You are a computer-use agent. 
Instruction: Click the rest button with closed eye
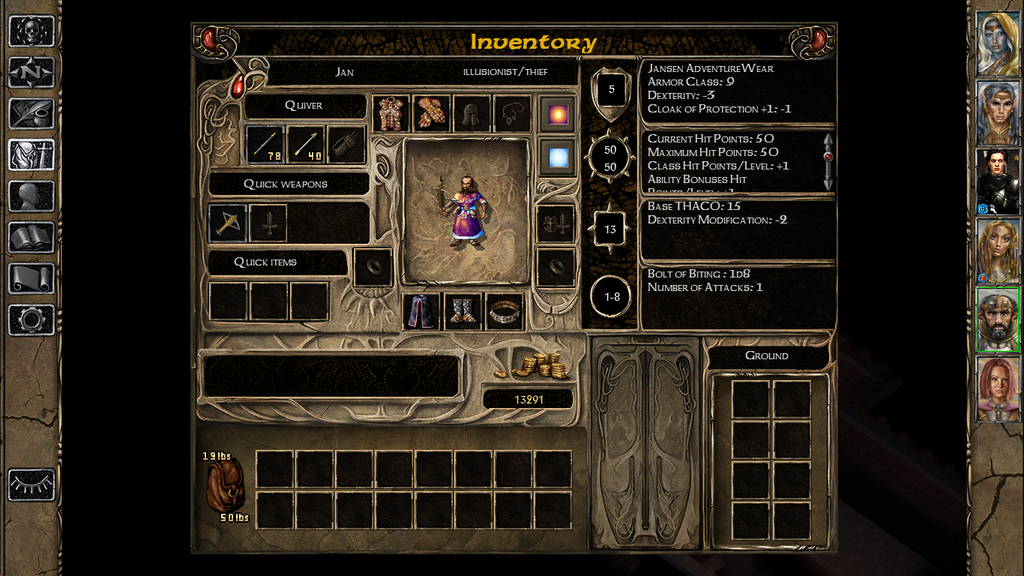pyautogui.click(x=31, y=484)
